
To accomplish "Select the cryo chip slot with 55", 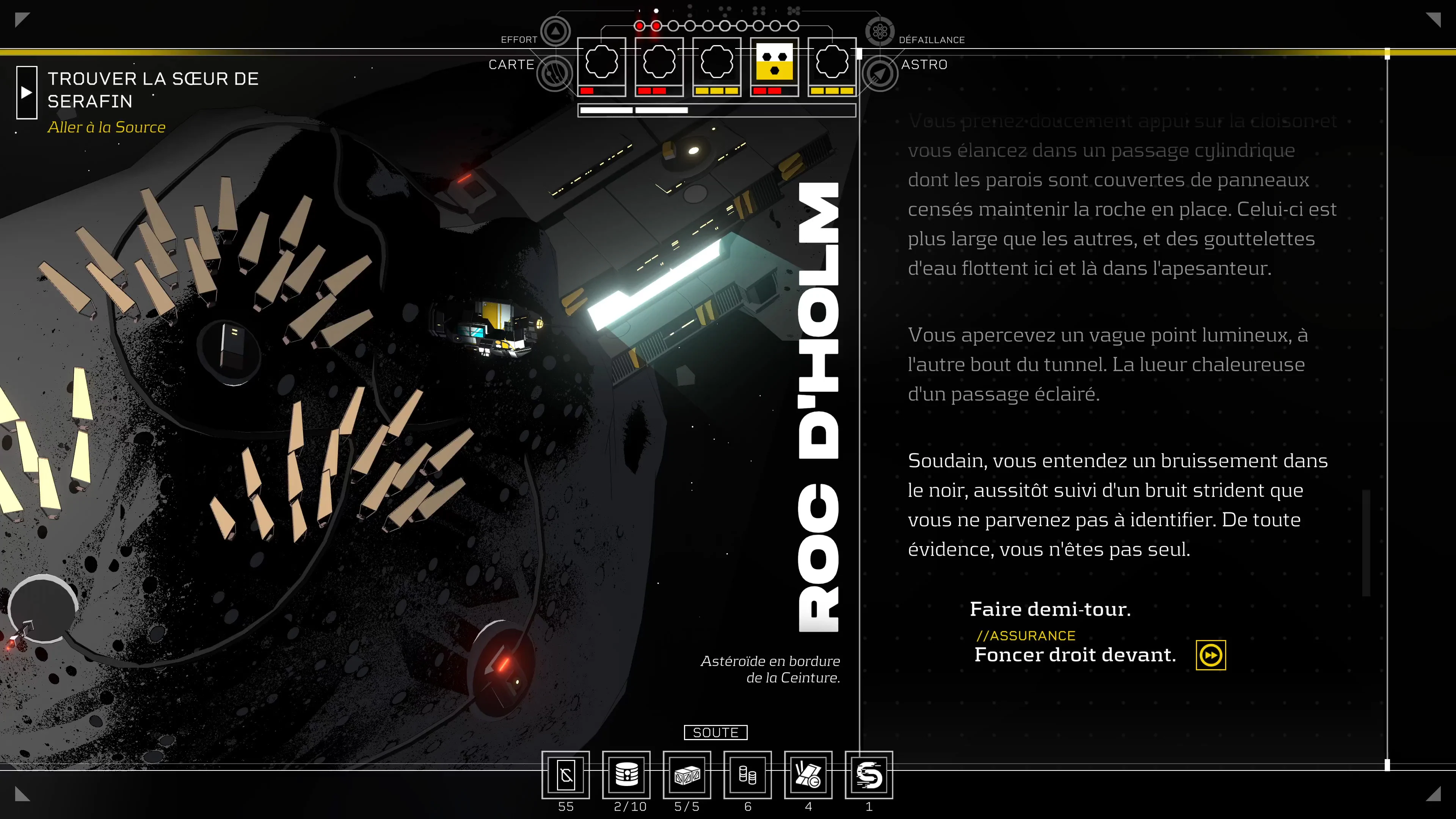I will click(x=566, y=775).
